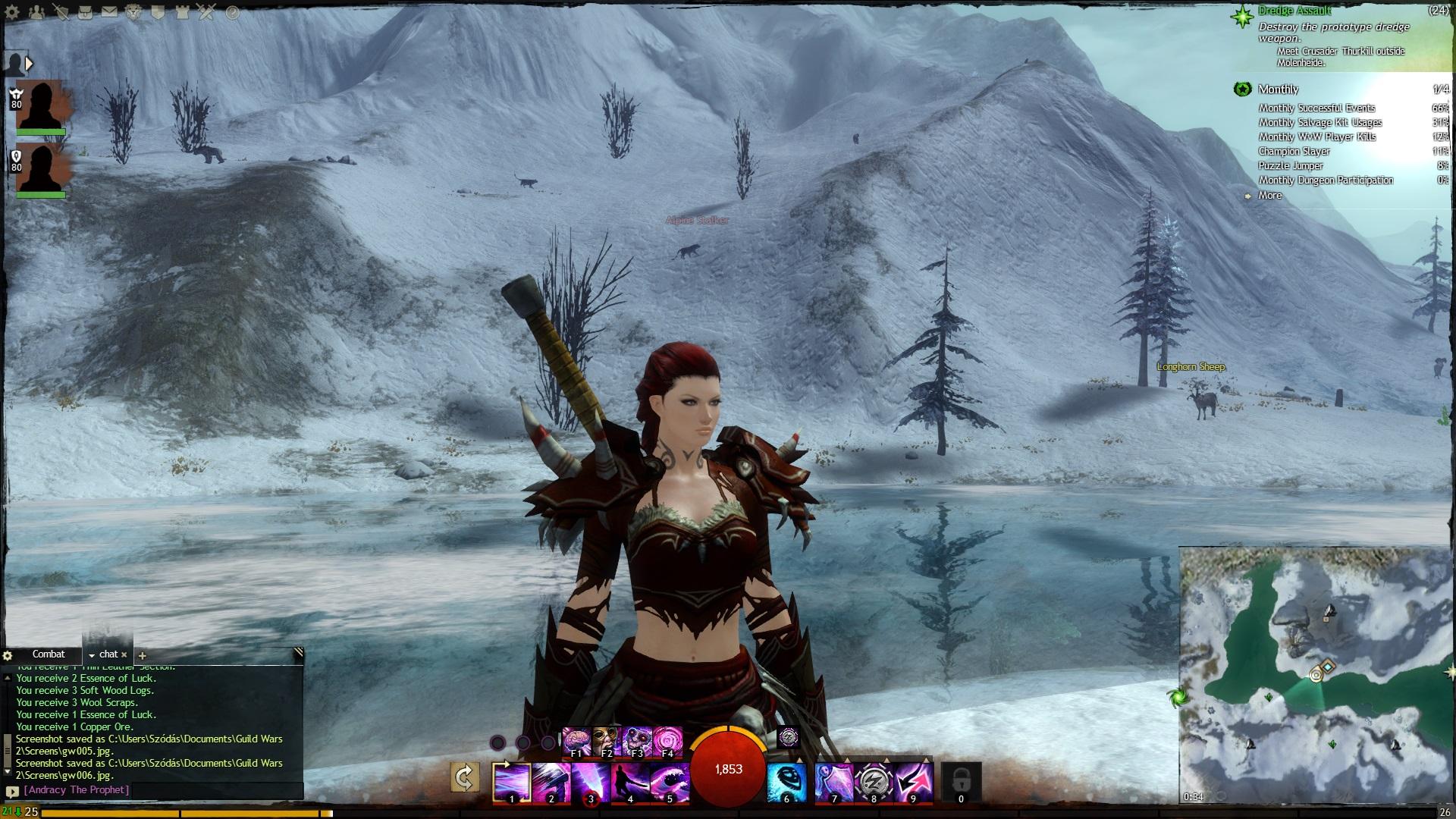Open the World vs World castle icon
The height and width of the screenshot is (819, 1456).
[x=182, y=12]
